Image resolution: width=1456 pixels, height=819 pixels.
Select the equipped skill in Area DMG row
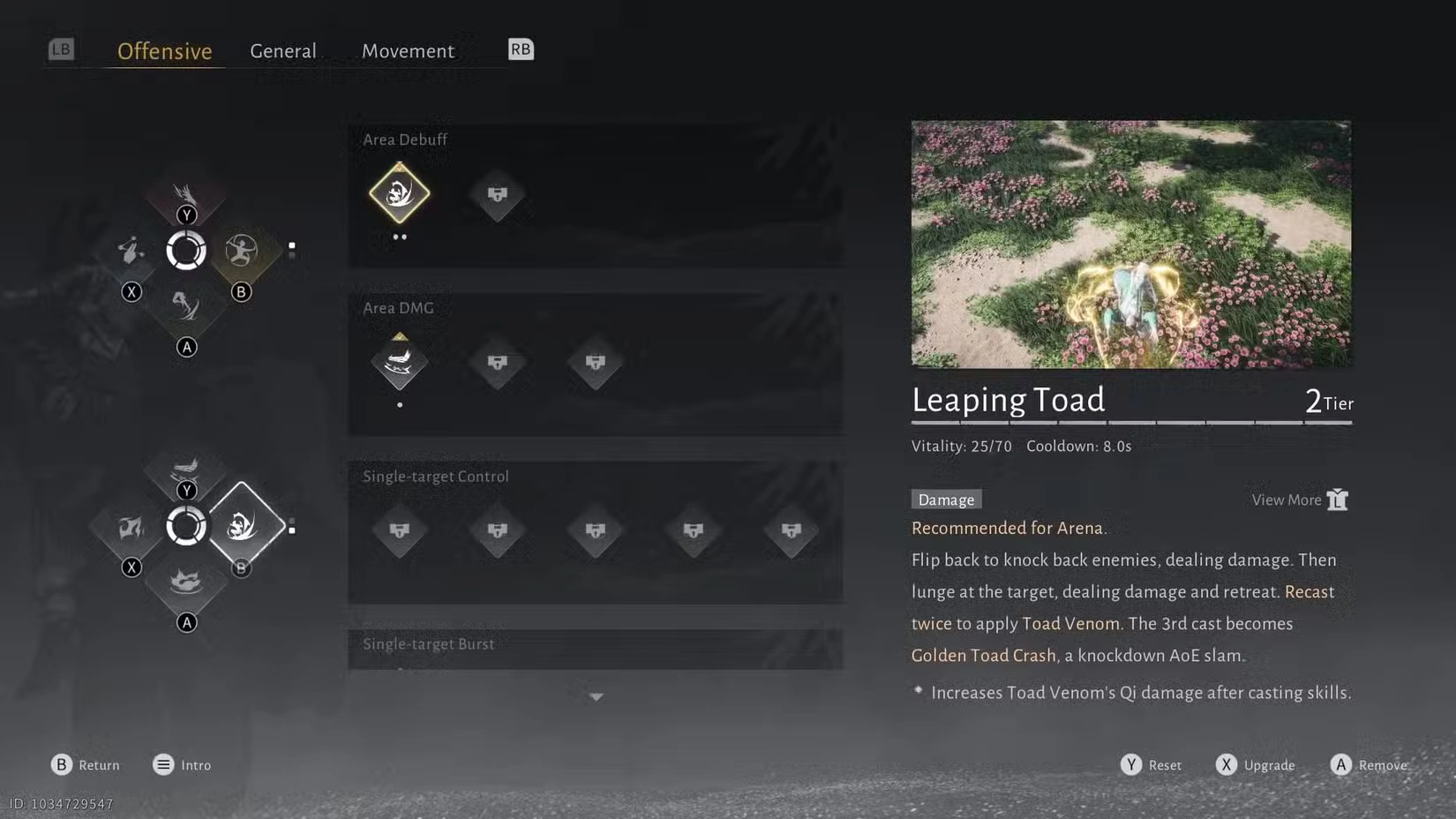click(x=399, y=363)
